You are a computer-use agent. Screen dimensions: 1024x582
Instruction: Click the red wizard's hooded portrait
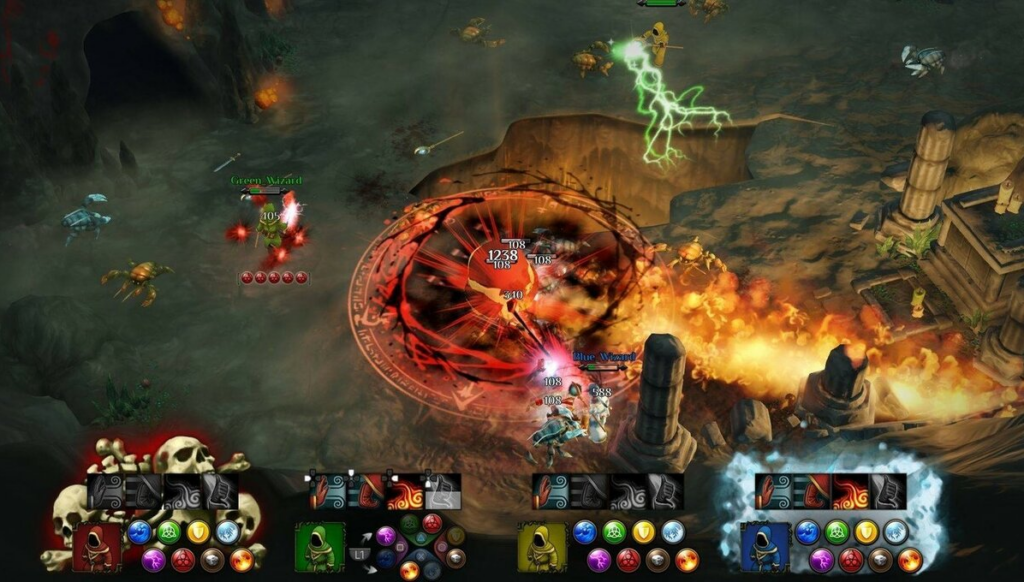tap(96, 547)
